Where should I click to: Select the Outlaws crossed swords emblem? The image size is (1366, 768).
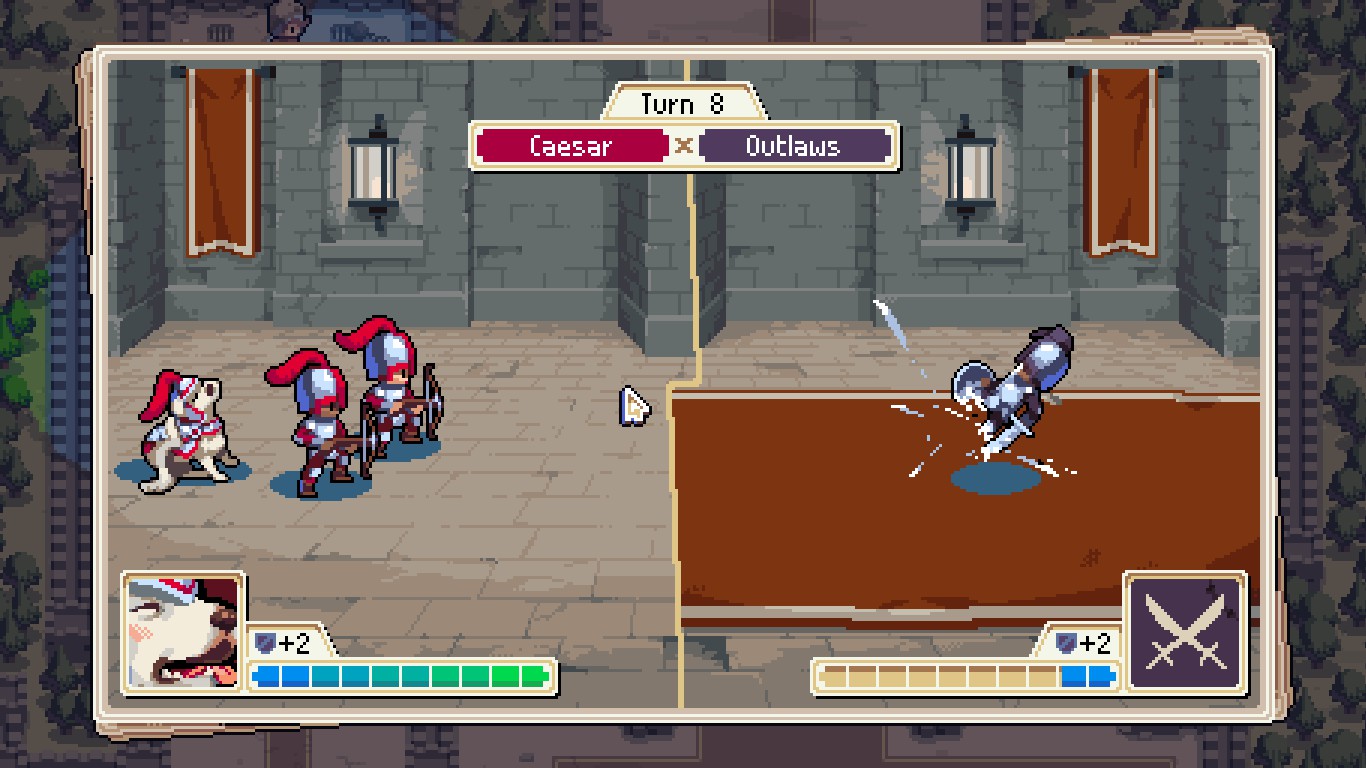(x=1185, y=632)
